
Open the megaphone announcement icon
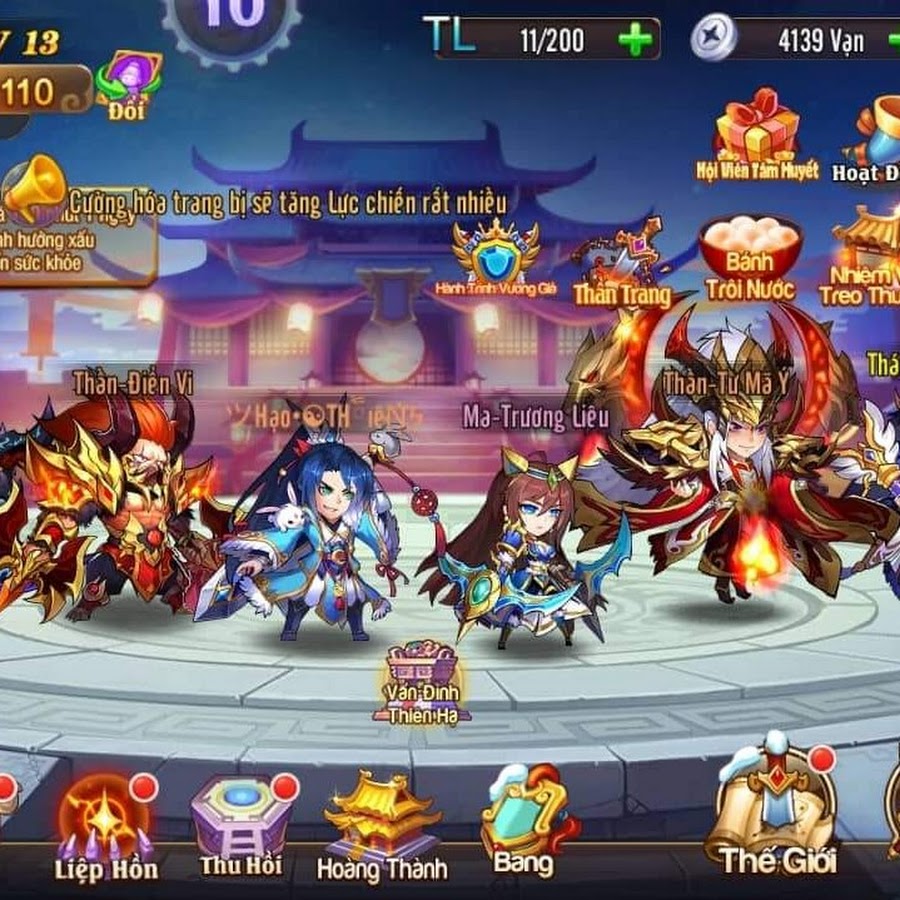pyautogui.click(x=35, y=188)
